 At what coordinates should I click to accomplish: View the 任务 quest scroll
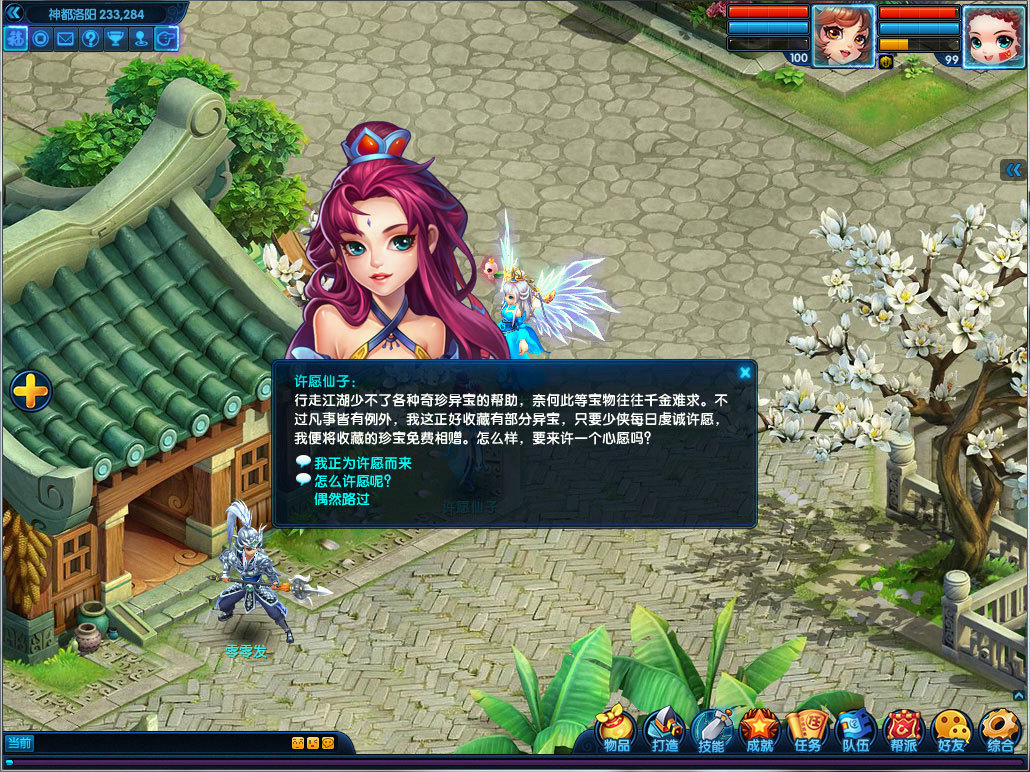807,732
